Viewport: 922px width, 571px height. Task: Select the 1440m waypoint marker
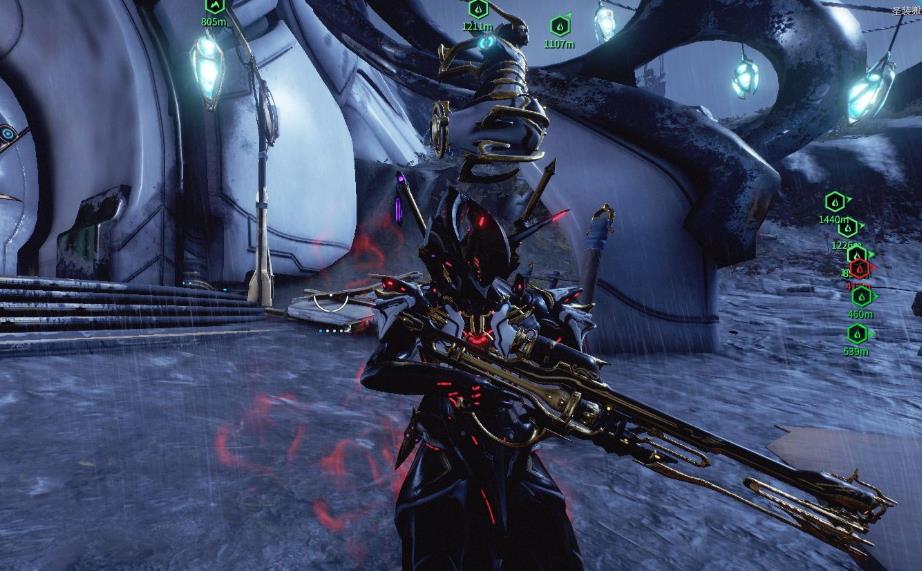[x=834, y=201]
